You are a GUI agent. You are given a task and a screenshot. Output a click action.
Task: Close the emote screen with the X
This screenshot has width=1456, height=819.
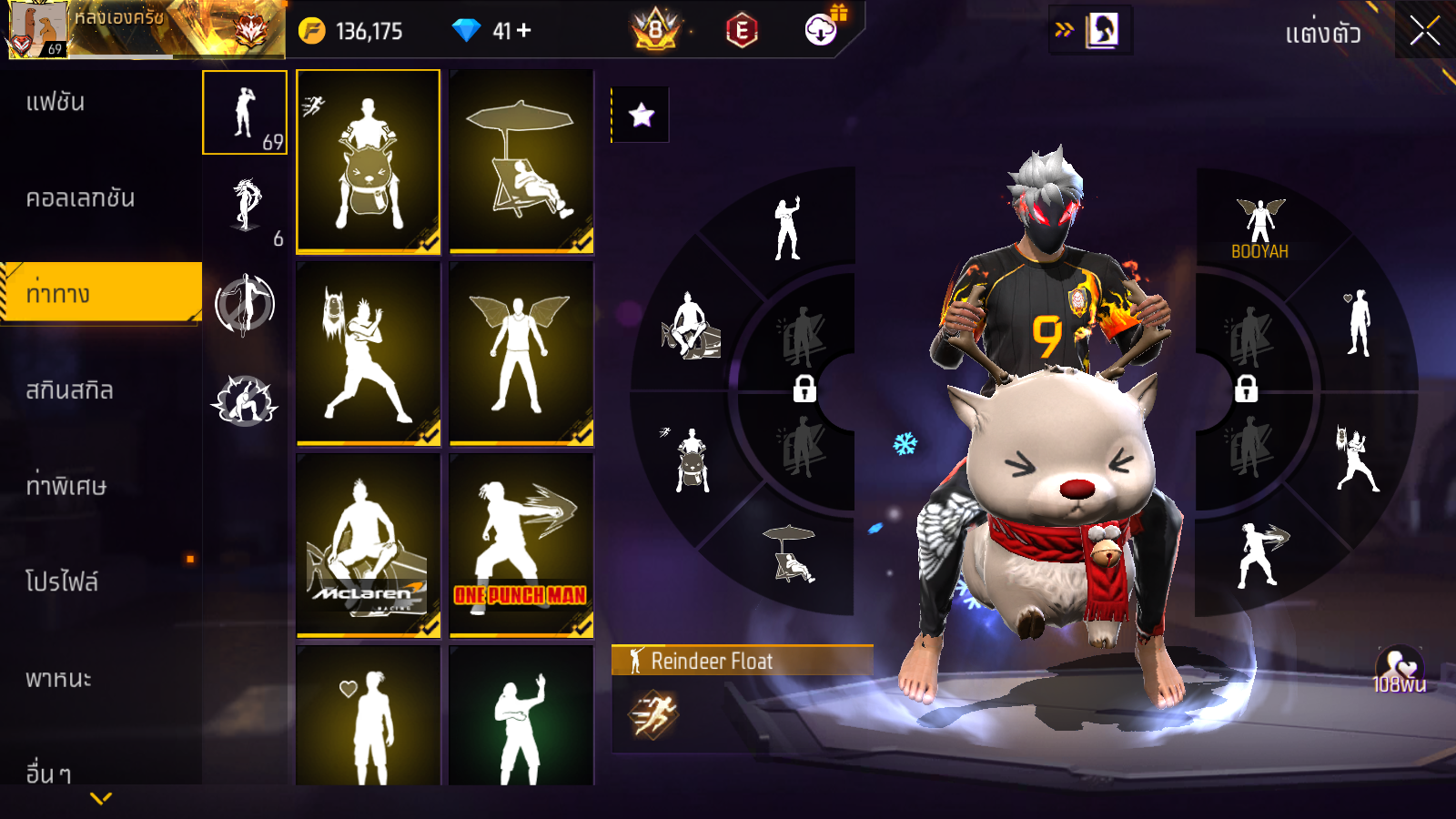click(1425, 32)
